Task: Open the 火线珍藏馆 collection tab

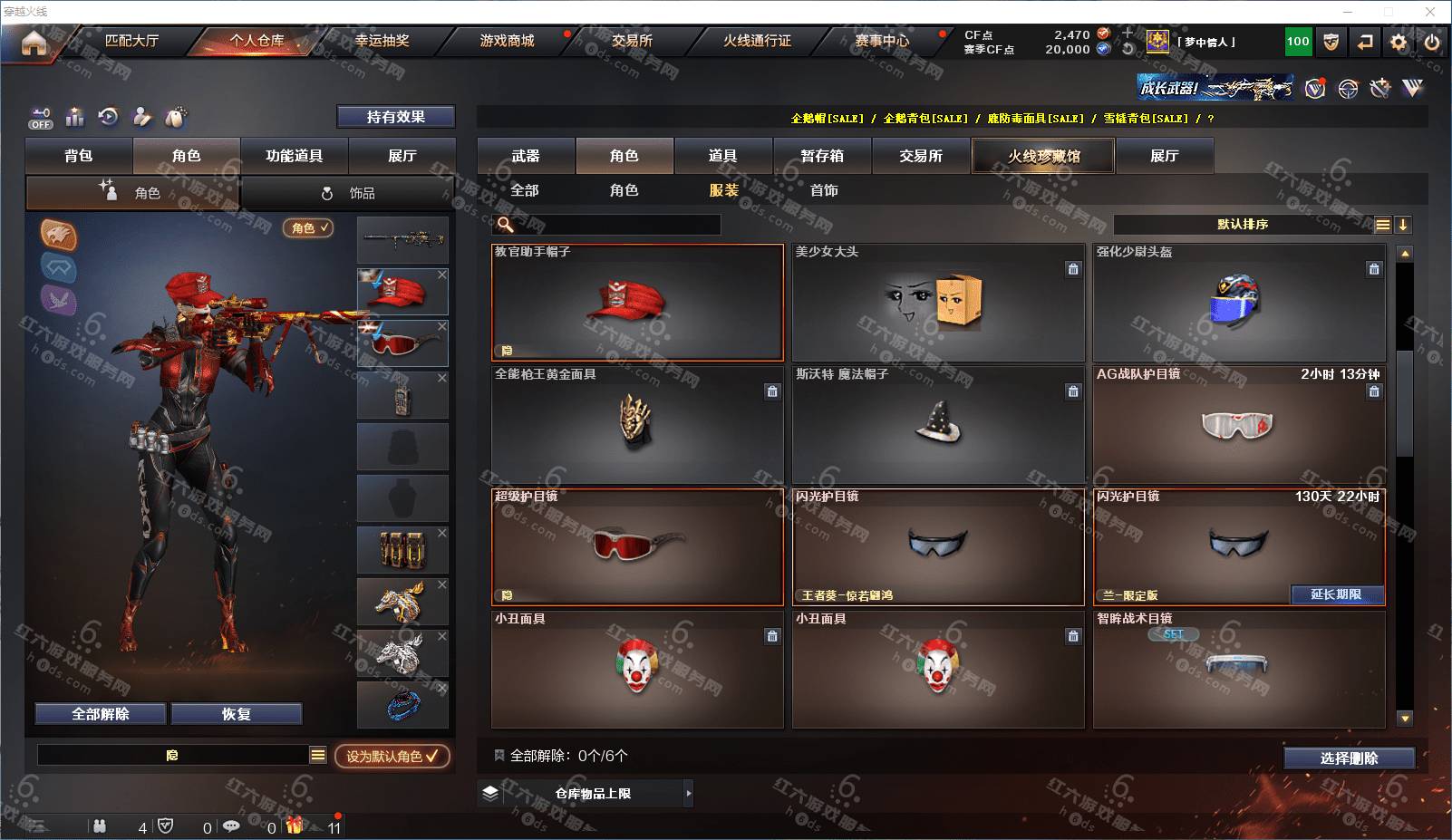Action: click(1043, 156)
